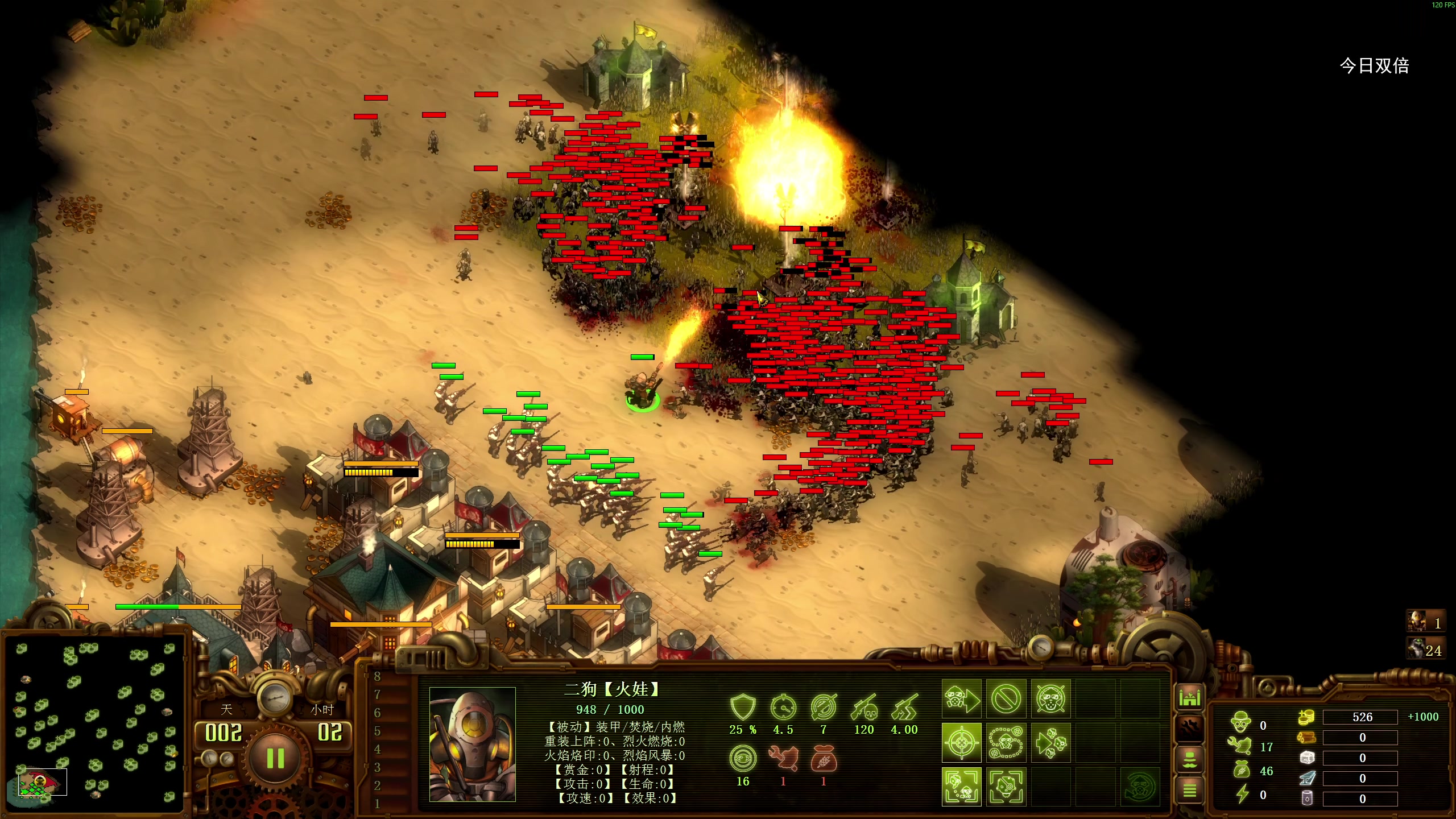This screenshot has height=819, width=1456.
Task: Select the 二狗【火娃】 unit portrait
Action: (472, 744)
